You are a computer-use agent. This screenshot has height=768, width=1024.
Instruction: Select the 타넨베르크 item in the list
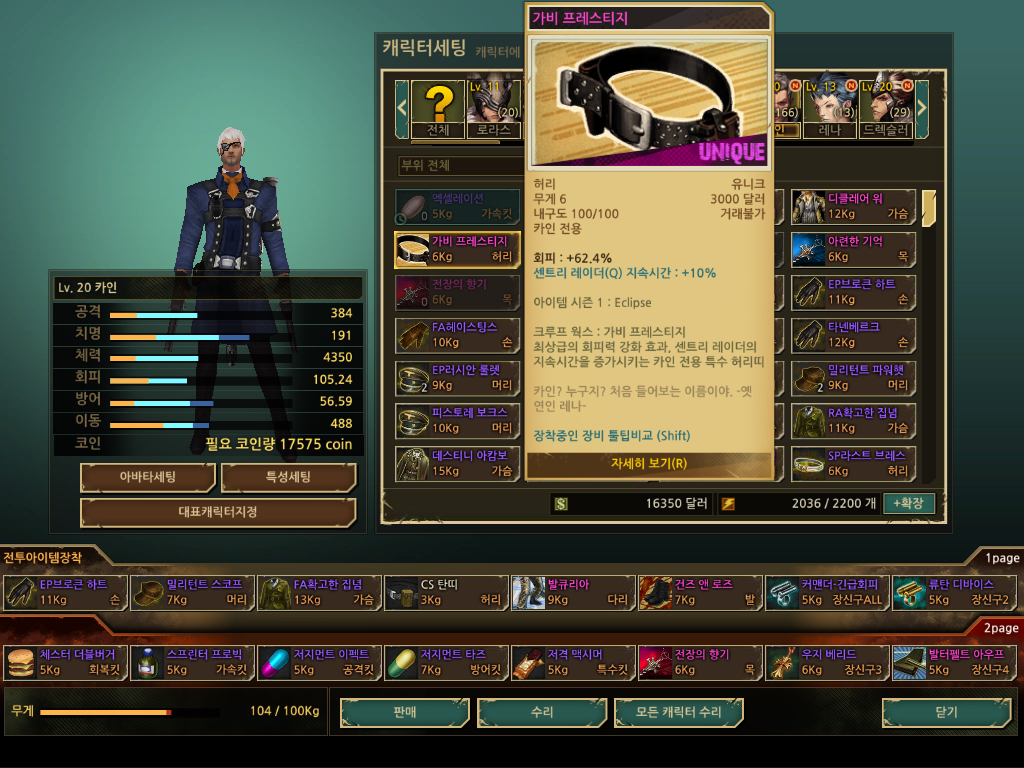click(x=853, y=334)
